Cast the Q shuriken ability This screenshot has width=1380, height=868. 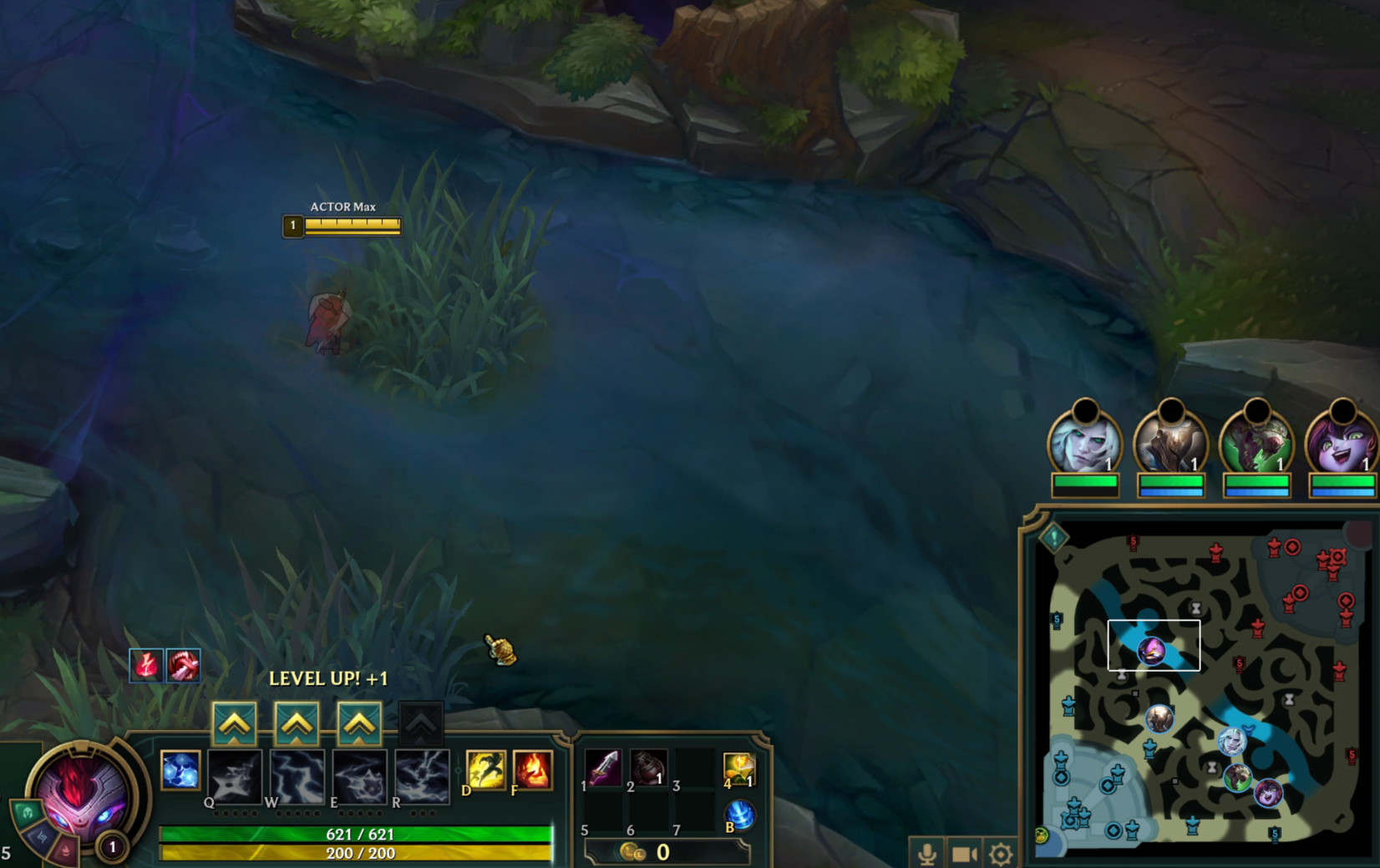click(235, 775)
